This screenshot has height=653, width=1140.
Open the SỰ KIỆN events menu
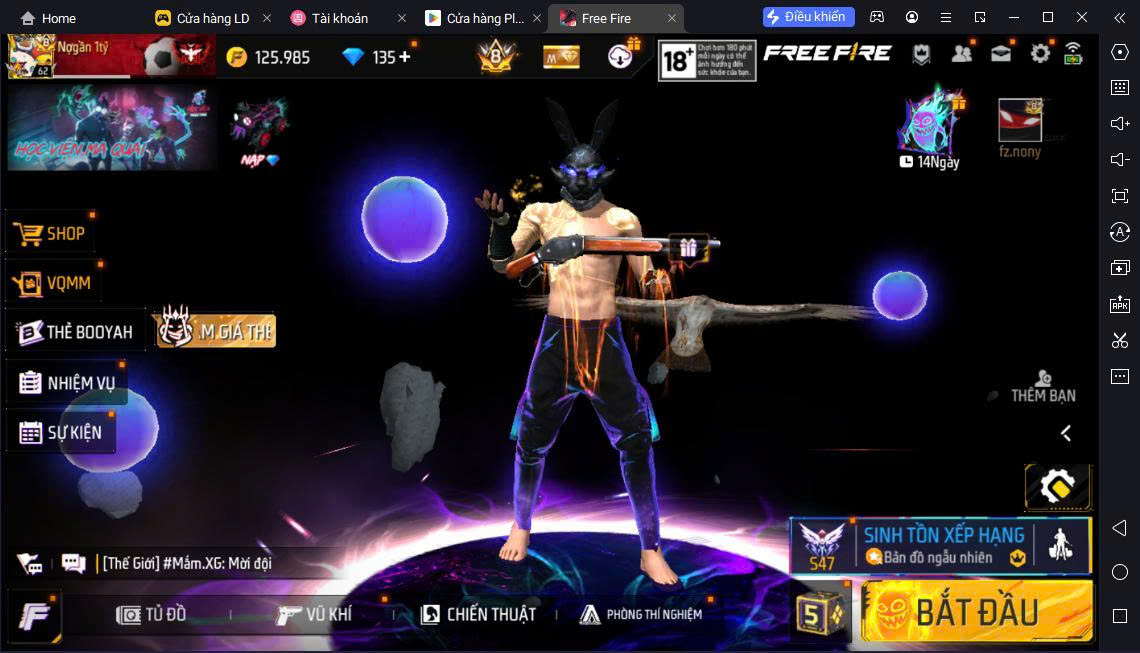(62, 433)
